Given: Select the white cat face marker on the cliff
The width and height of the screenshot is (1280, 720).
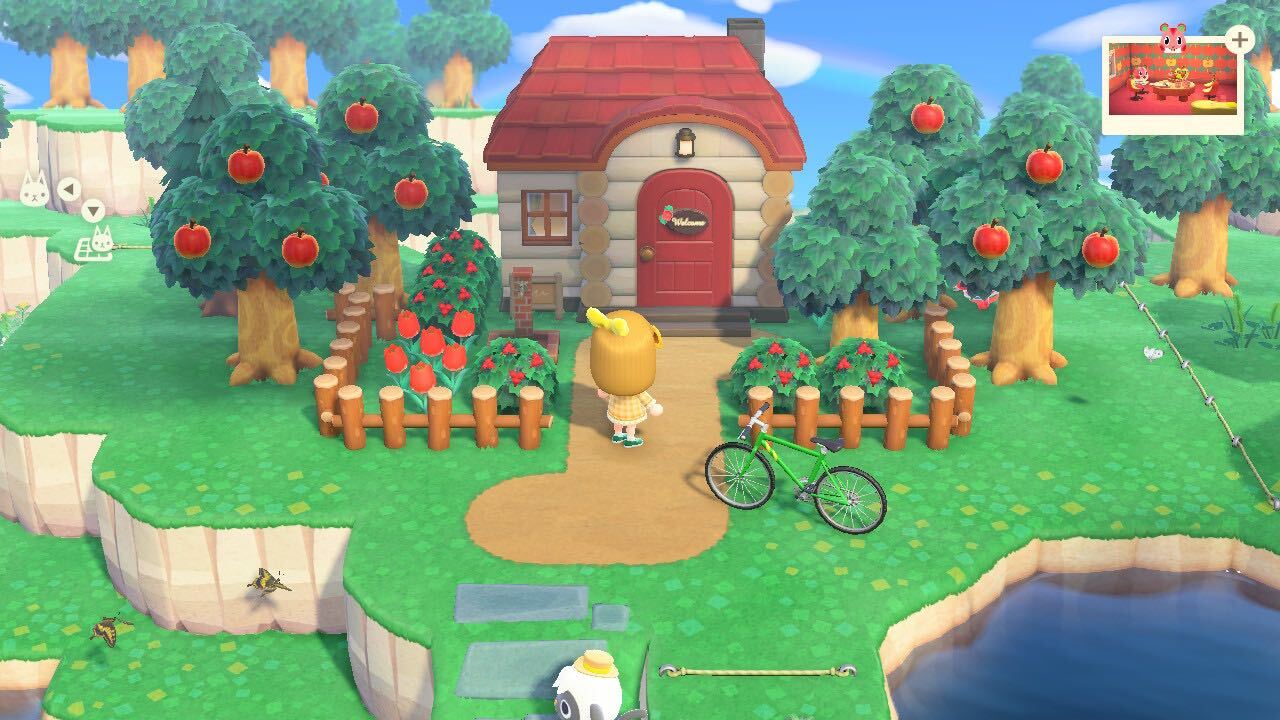Looking at the screenshot, I should tap(34, 188).
